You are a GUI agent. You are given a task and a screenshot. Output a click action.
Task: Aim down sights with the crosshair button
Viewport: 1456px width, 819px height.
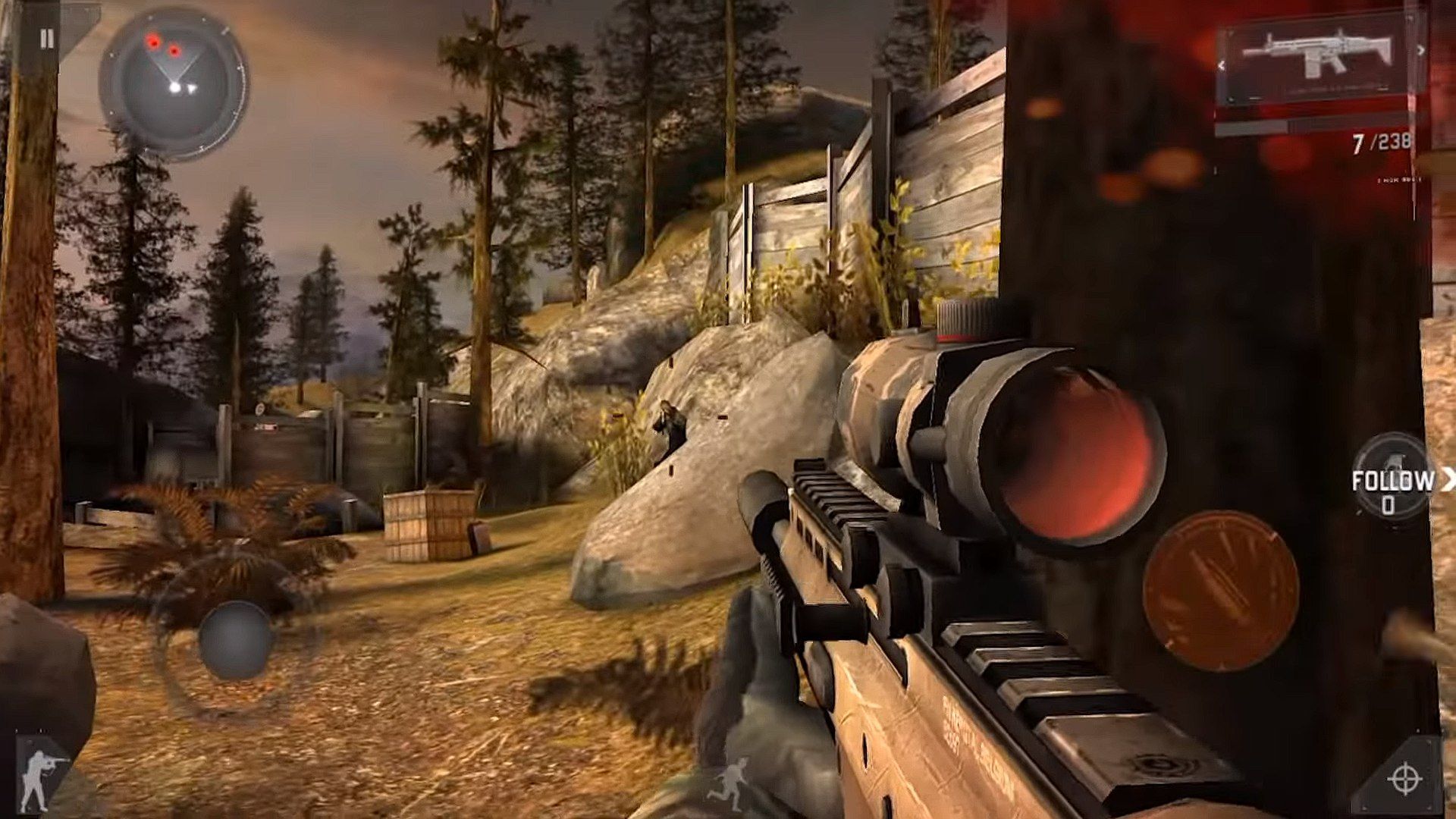pyautogui.click(x=1404, y=778)
